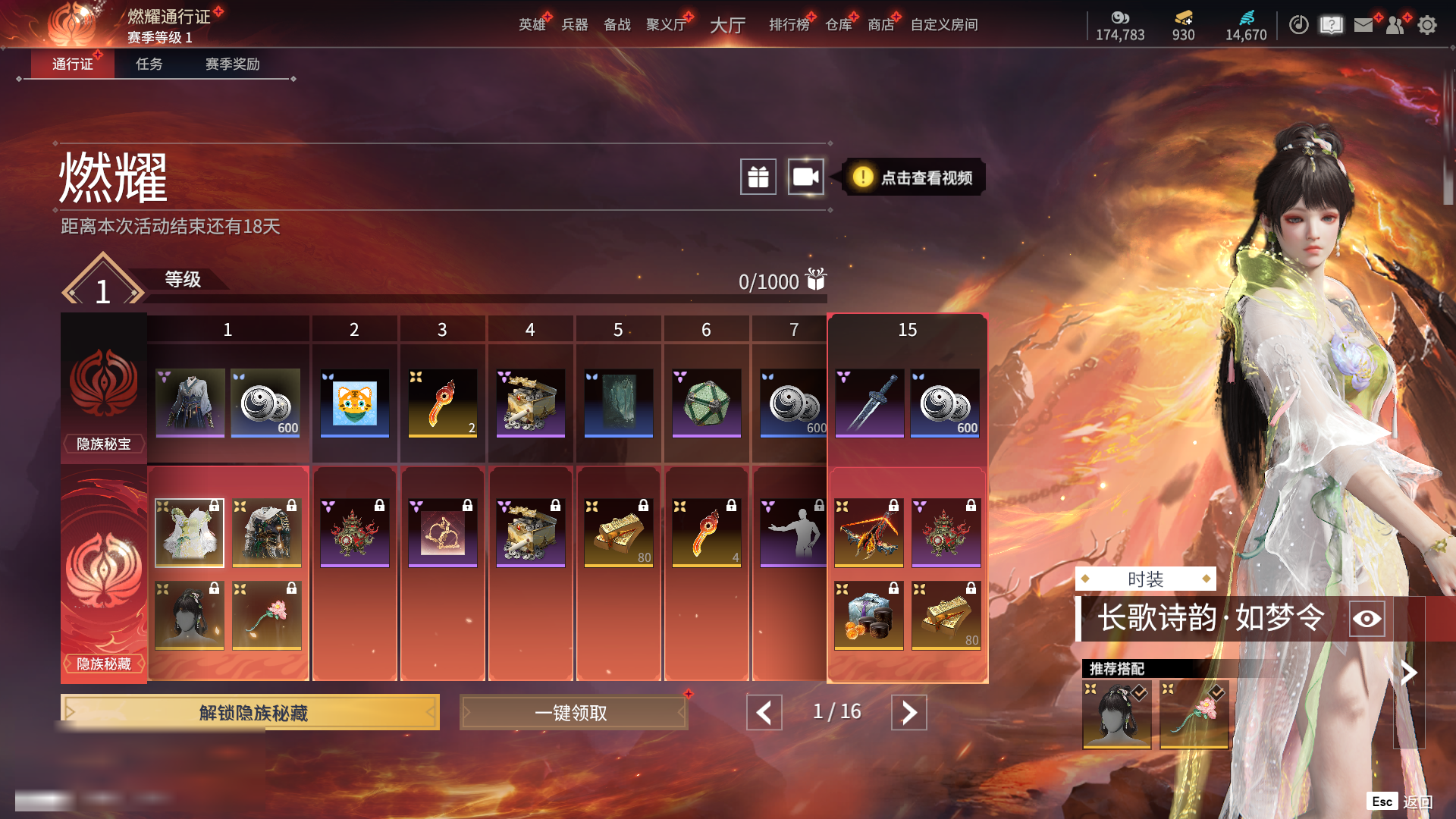Toggle the eye preview for 长歌诗韵·如梦令
The height and width of the screenshot is (819, 1456).
1367,619
